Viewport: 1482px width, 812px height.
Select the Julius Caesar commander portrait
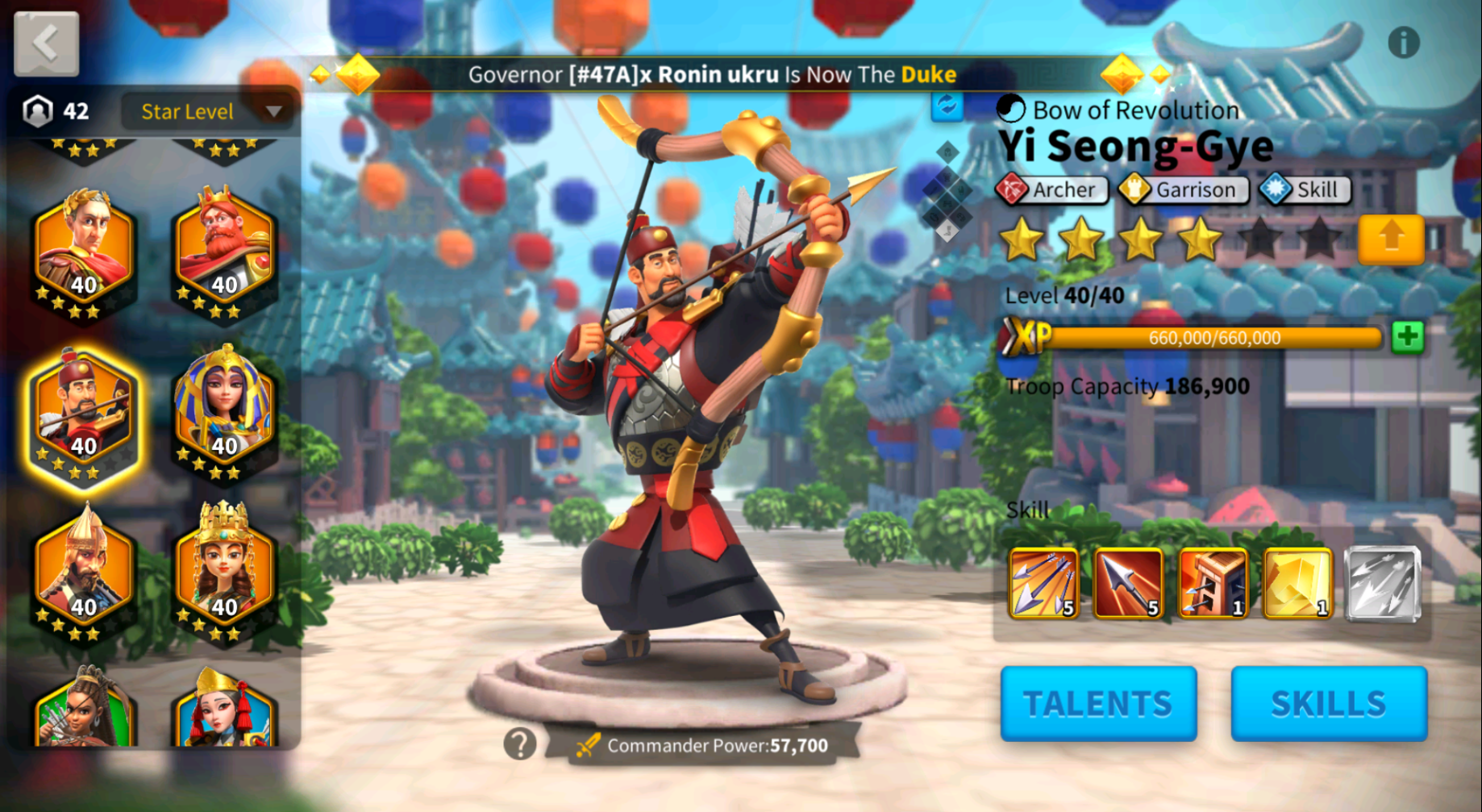click(x=84, y=252)
